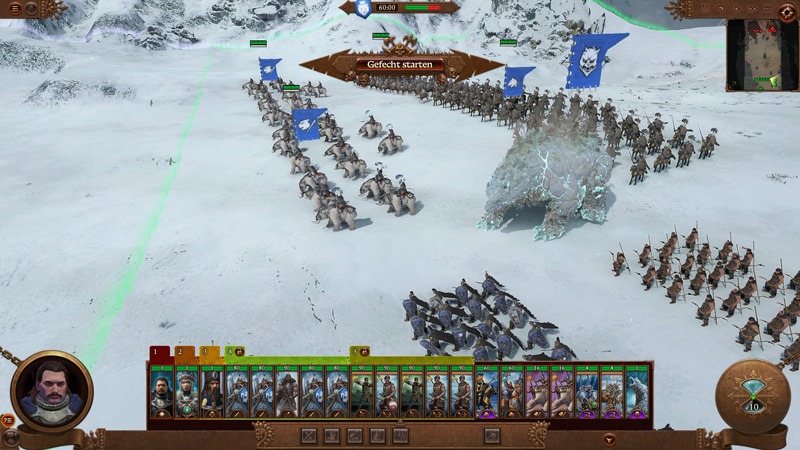Click the Gefecht starten button
This screenshot has height=450, width=800.
[399, 65]
